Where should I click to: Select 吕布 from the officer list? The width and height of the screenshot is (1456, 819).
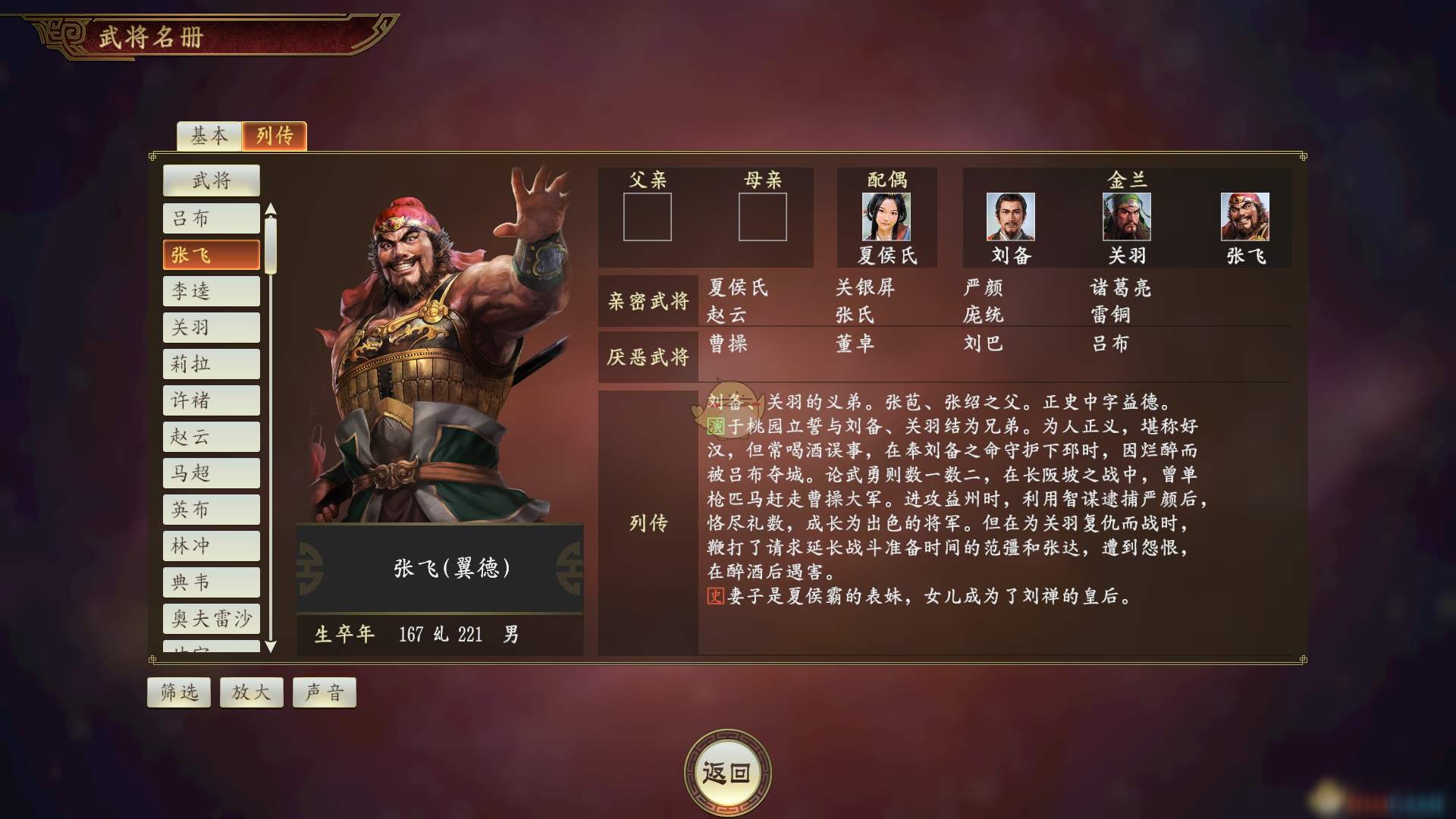click(x=211, y=218)
